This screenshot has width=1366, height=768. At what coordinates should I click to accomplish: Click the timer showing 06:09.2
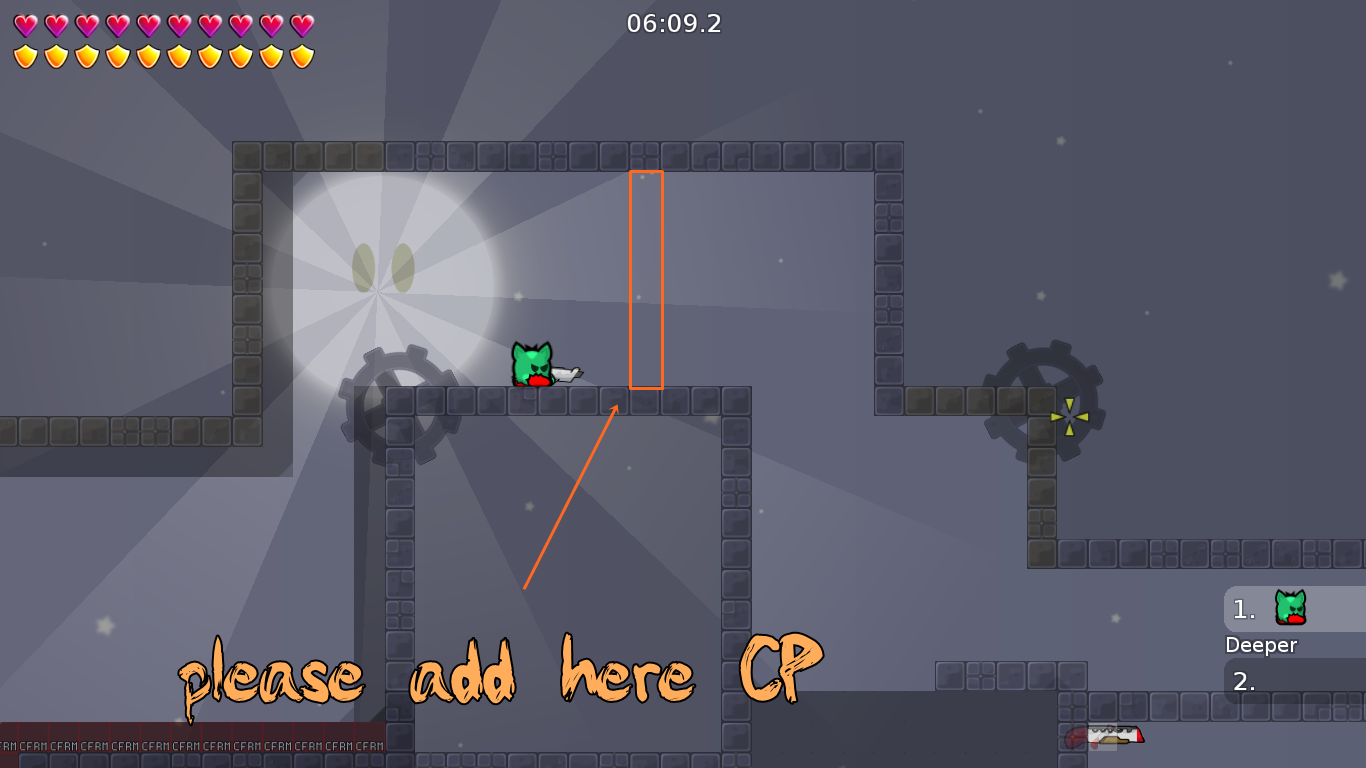pyautogui.click(x=676, y=24)
